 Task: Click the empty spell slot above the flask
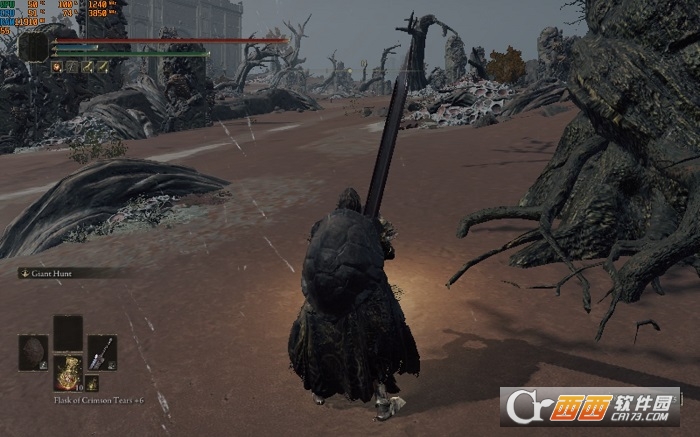point(68,332)
